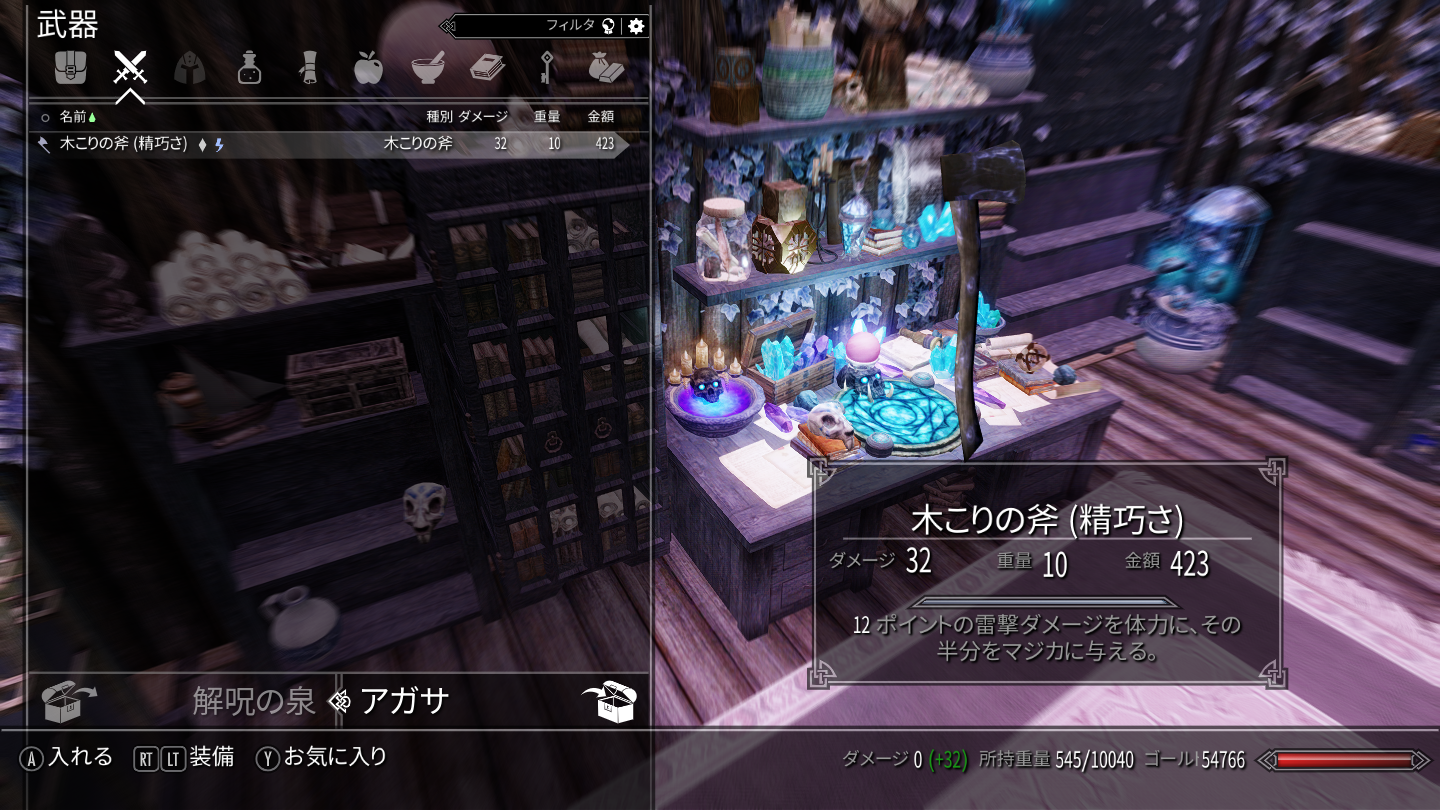Sort items by ダメージ column header
Viewport: 1440px width, 810px height.
483,117
